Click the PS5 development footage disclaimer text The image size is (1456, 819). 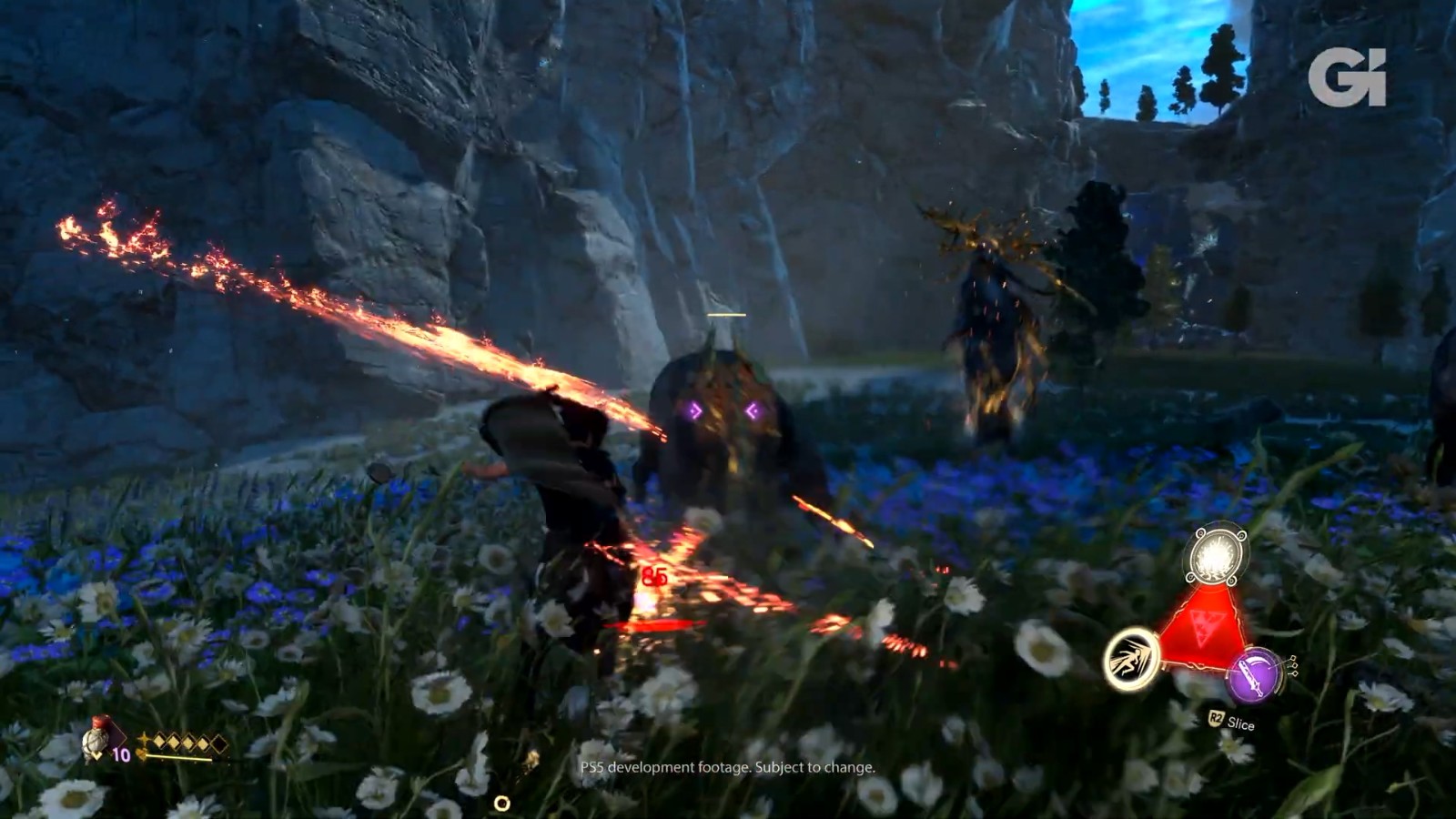728,769
